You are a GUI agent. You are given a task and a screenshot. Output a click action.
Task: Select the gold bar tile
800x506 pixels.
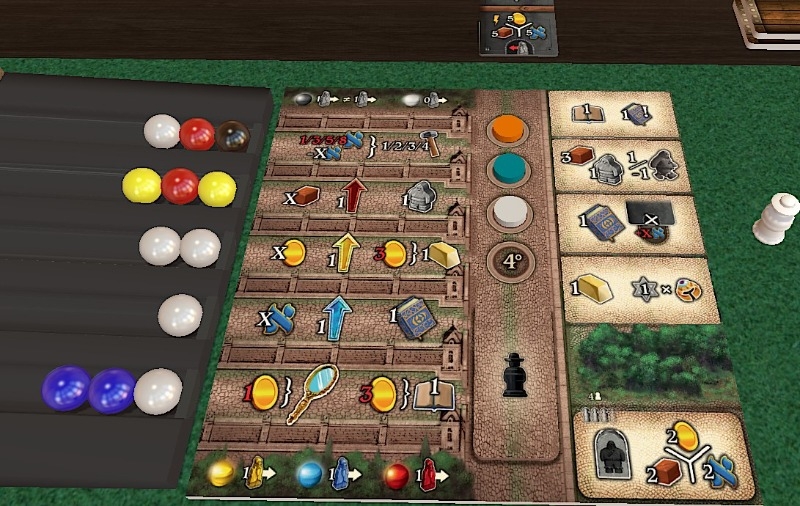(631, 291)
